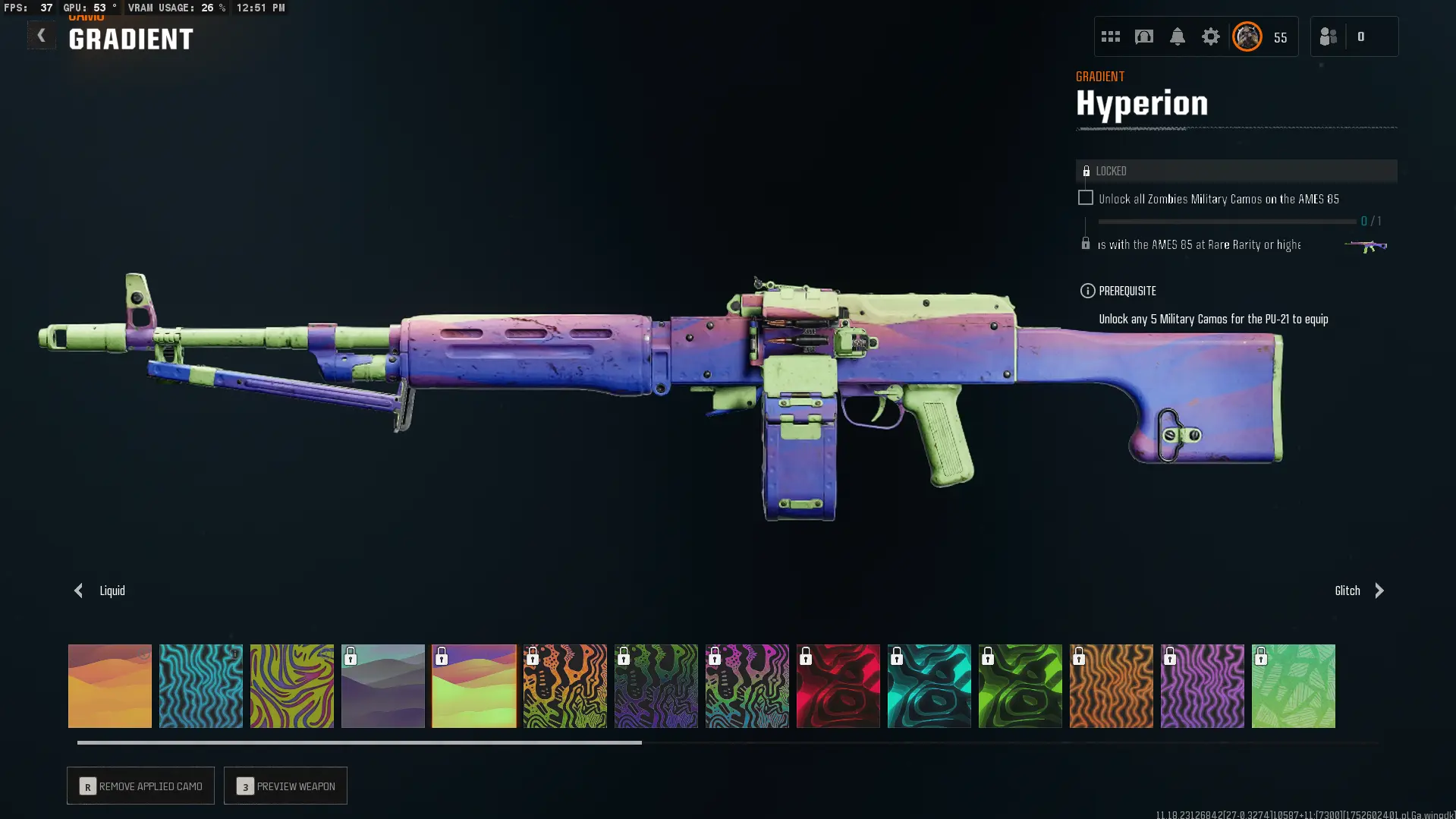
Task: Select the locked teal topographic camo
Action: click(x=929, y=686)
